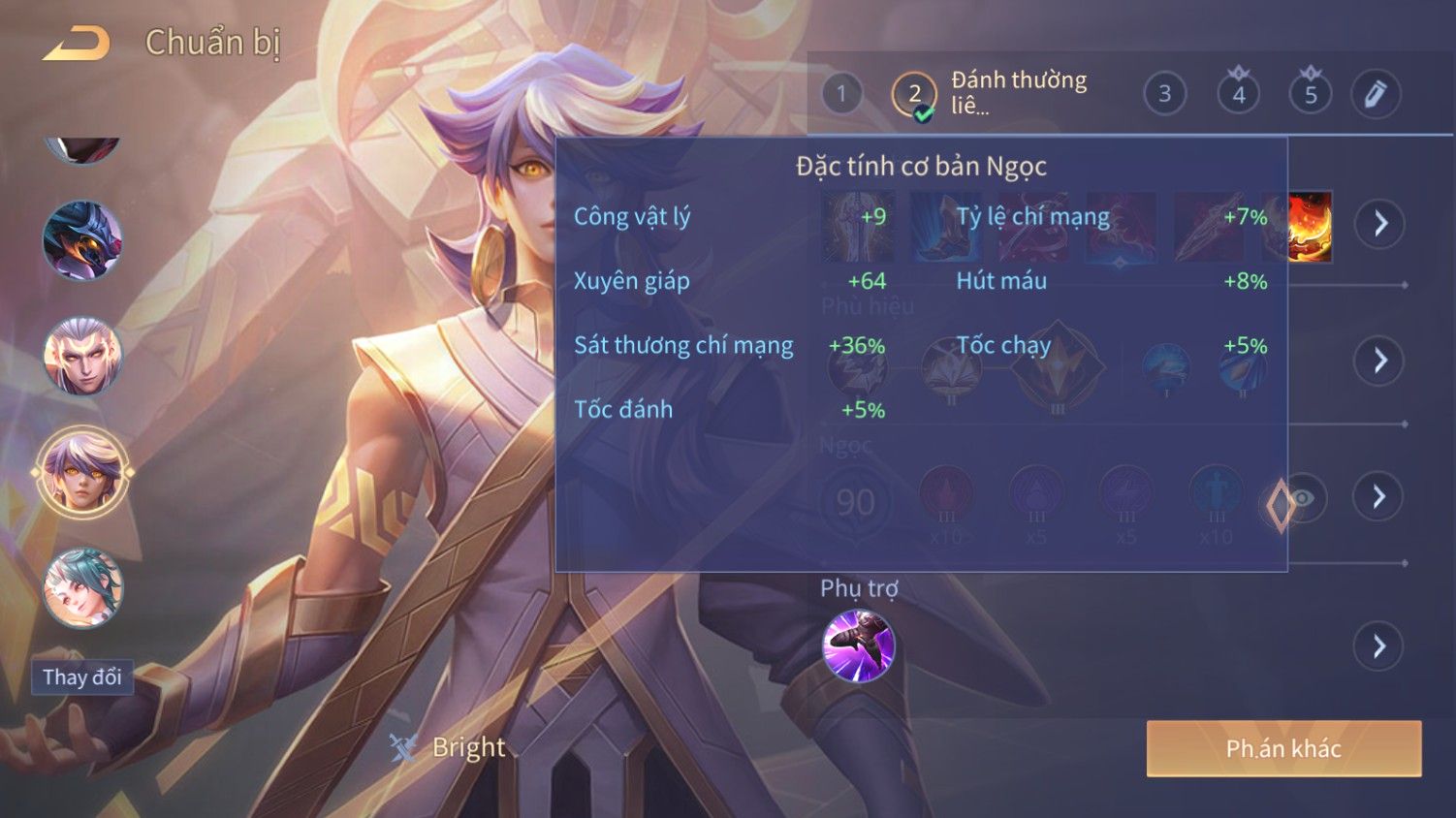The width and height of the screenshot is (1456, 818).
Task: Select the Phụ trợ spell icon
Action: 858,646
